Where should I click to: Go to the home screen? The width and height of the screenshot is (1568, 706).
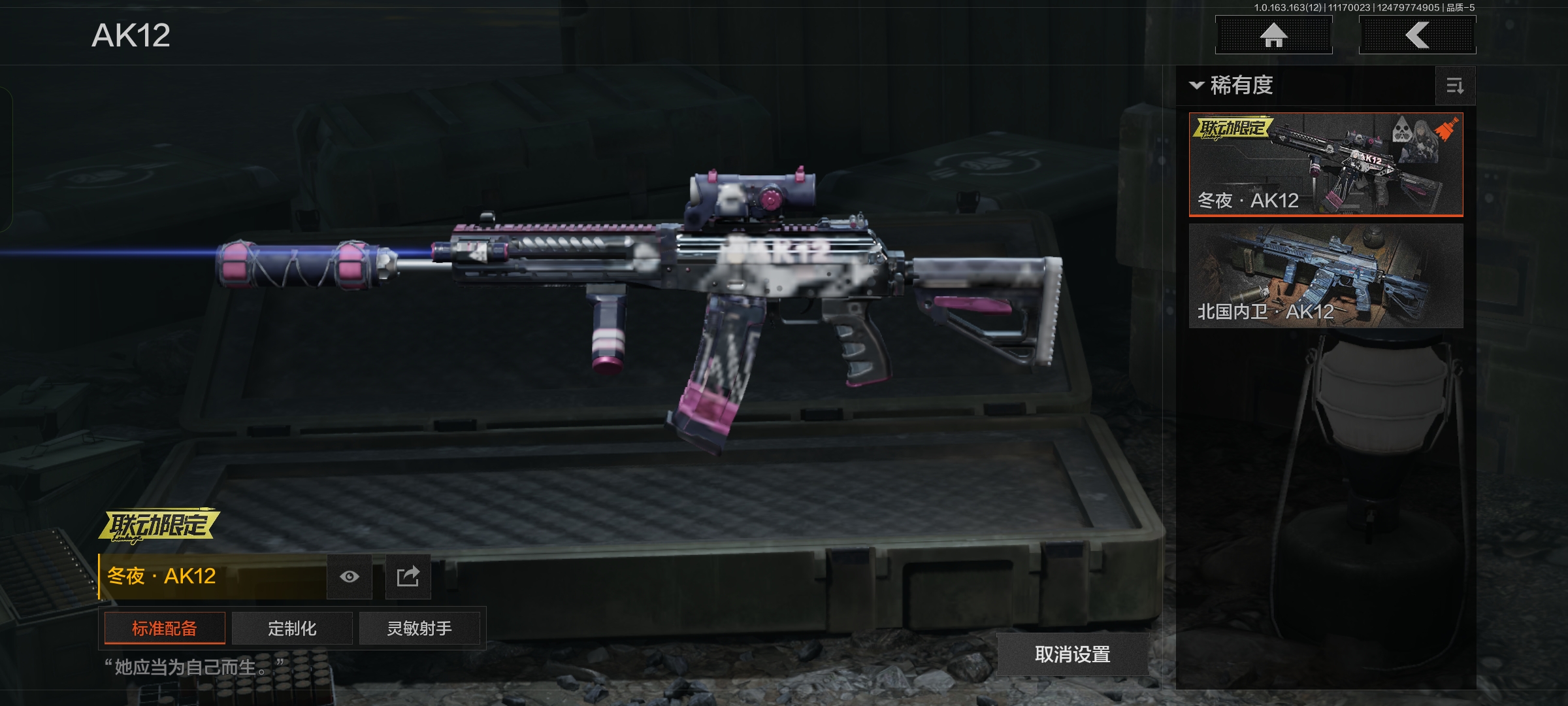click(x=1273, y=35)
